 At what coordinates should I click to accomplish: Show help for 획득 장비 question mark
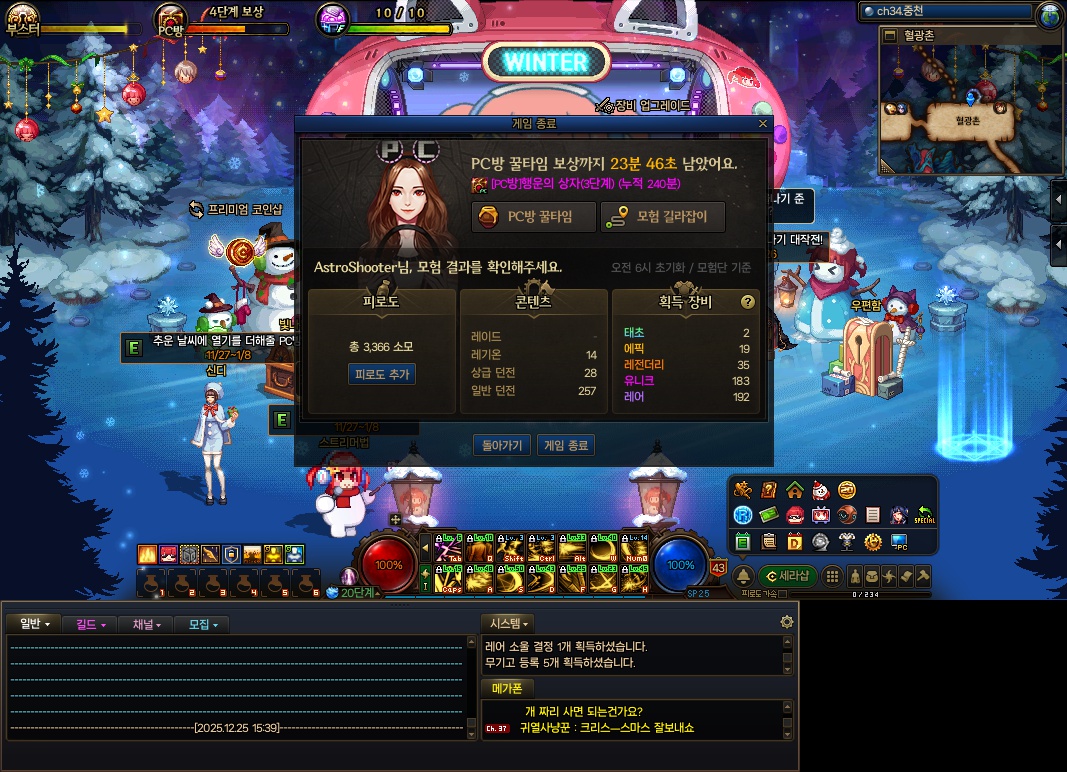click(747, 302)
